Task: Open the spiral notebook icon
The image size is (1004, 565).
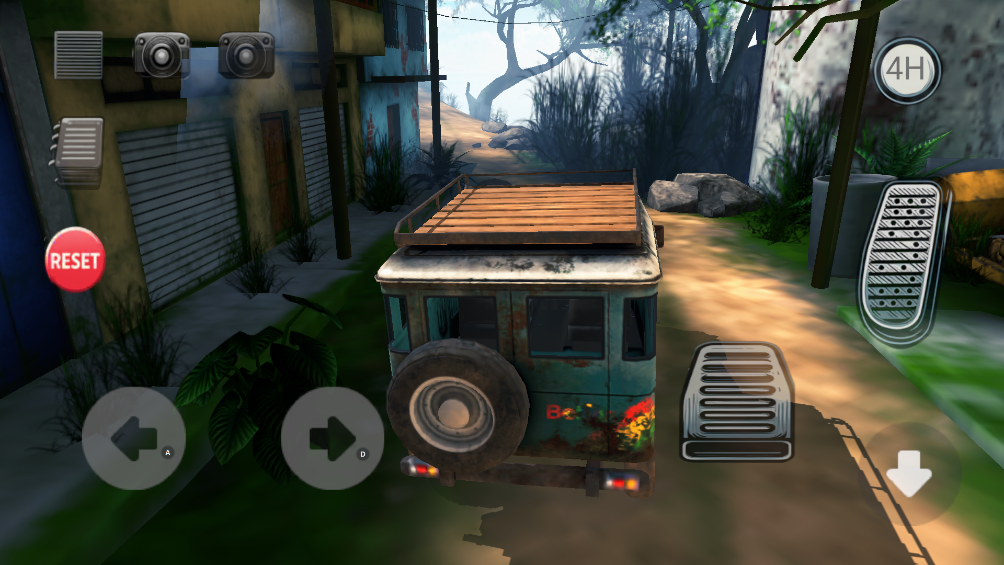Action: click(x=79, y=152)
